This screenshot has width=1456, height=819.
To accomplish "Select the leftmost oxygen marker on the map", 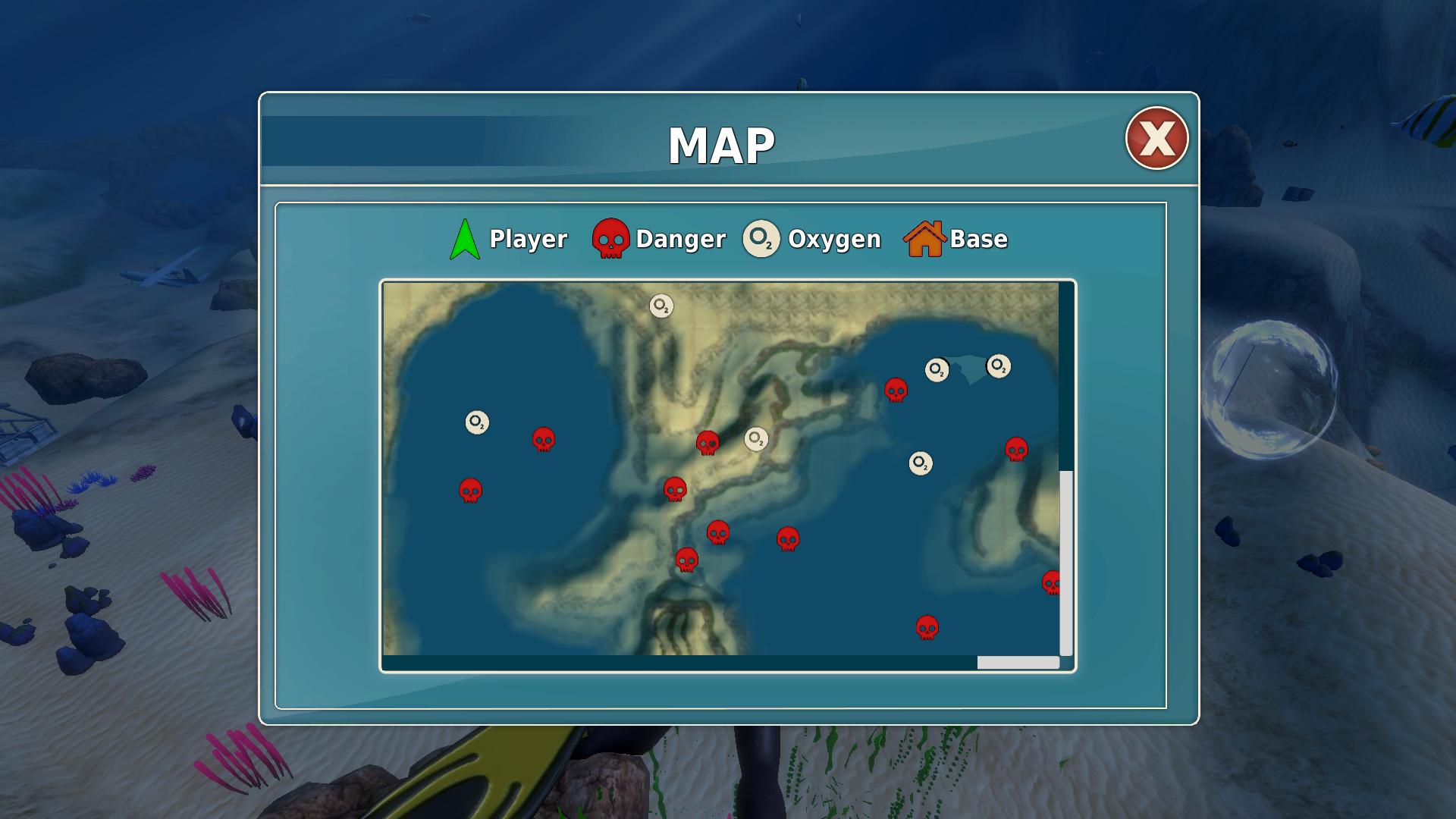I will click(477, 422).
